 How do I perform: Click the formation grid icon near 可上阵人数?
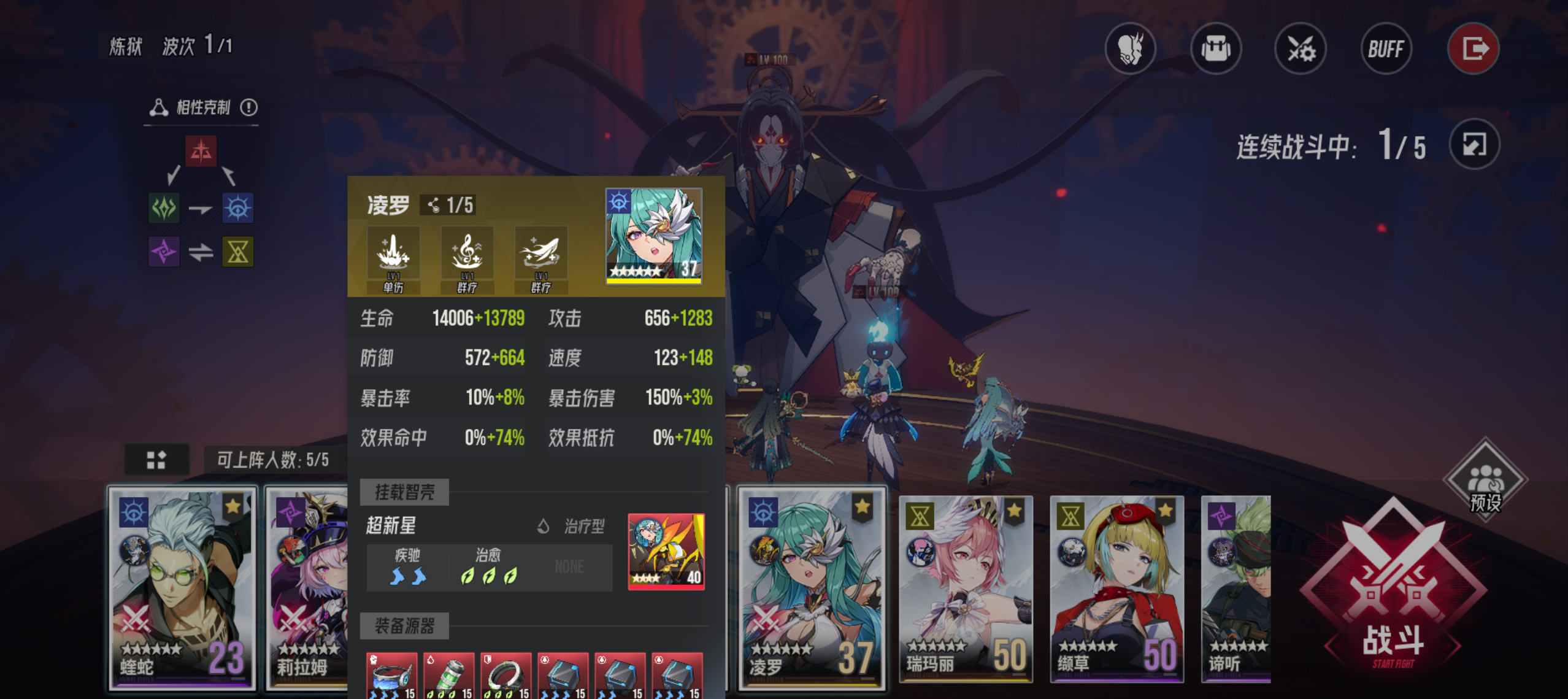coord(156,458)
